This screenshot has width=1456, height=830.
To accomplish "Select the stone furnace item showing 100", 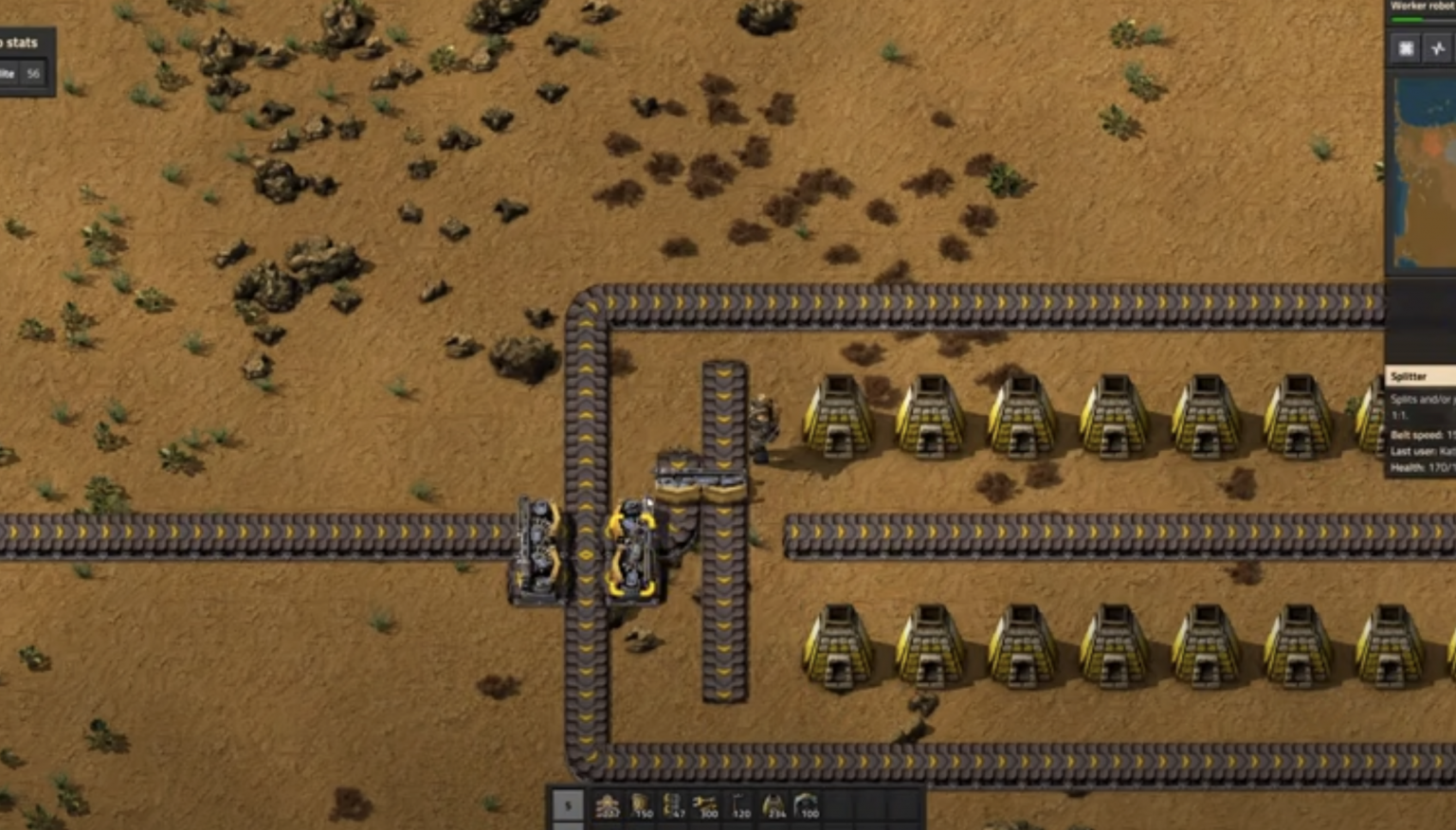I will click(807, 808).
